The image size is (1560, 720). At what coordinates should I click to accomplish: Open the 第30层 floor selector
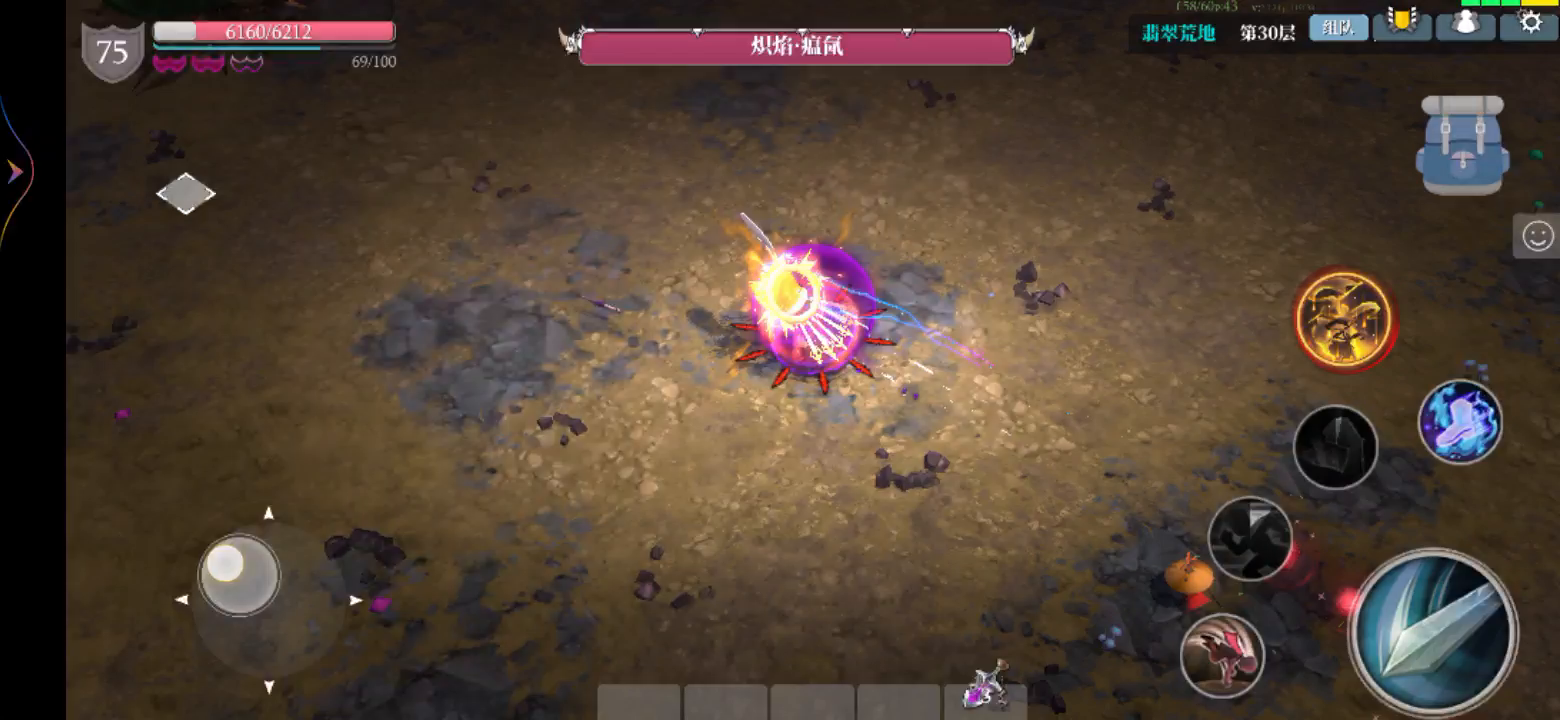[1264, 31]
